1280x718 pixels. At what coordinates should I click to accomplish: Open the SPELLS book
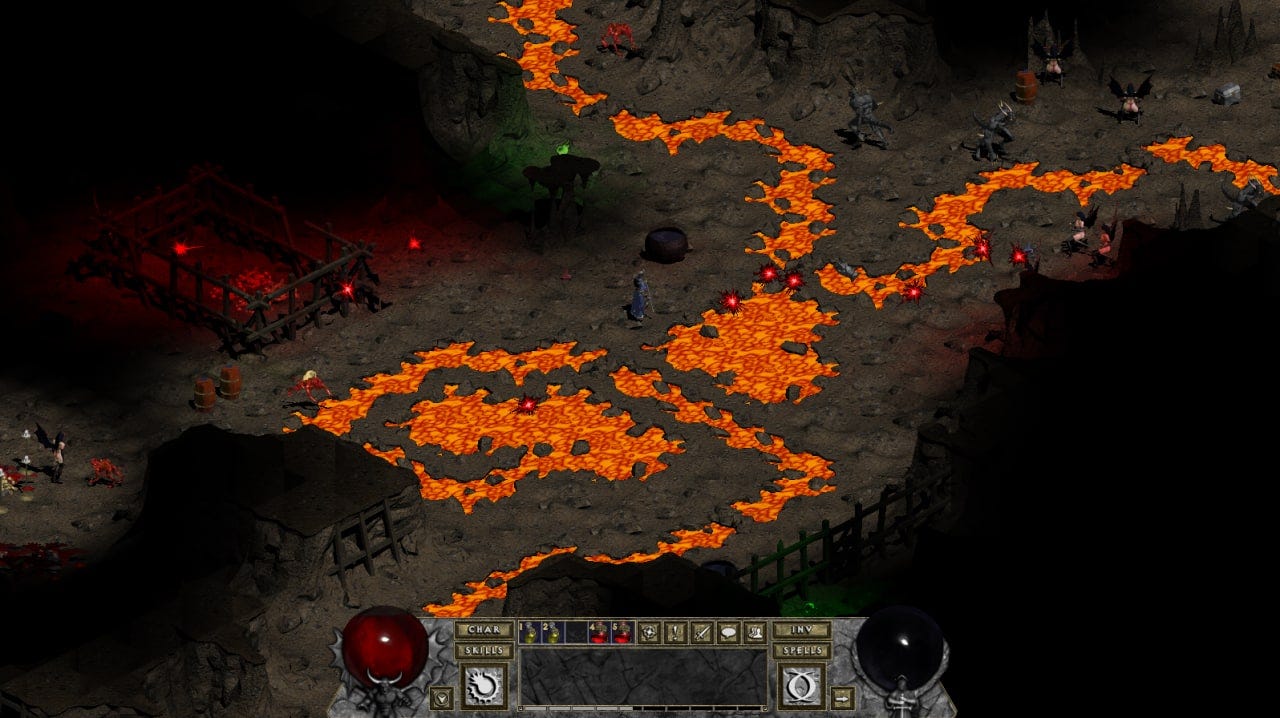pos(800,650)
